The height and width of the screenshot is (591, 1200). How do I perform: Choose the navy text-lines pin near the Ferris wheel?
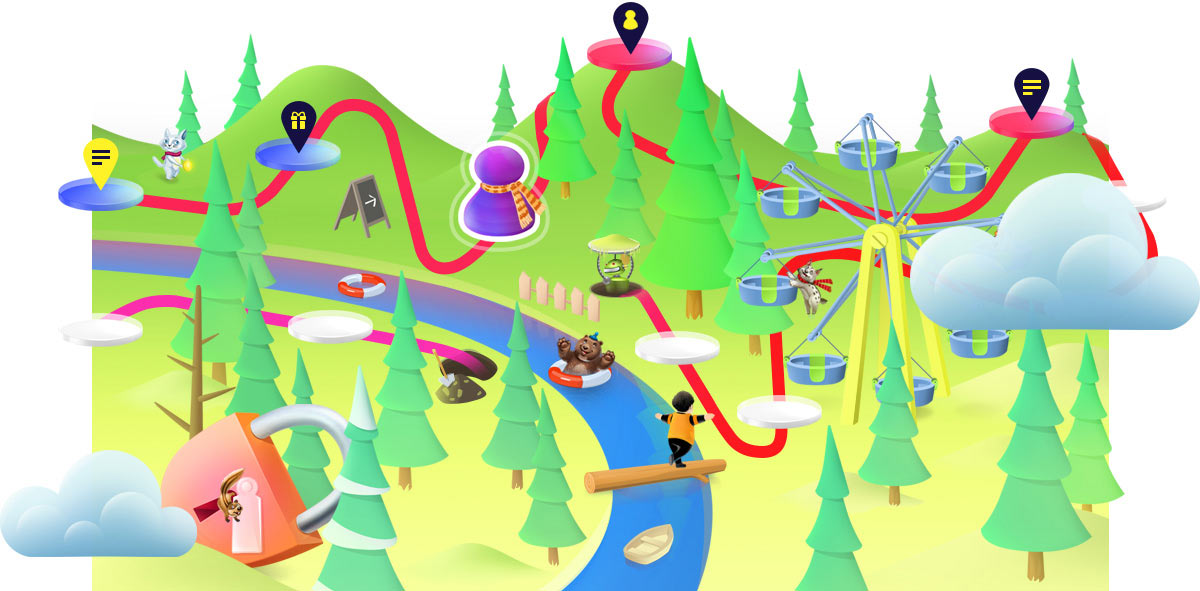(x=1031, y=89)
